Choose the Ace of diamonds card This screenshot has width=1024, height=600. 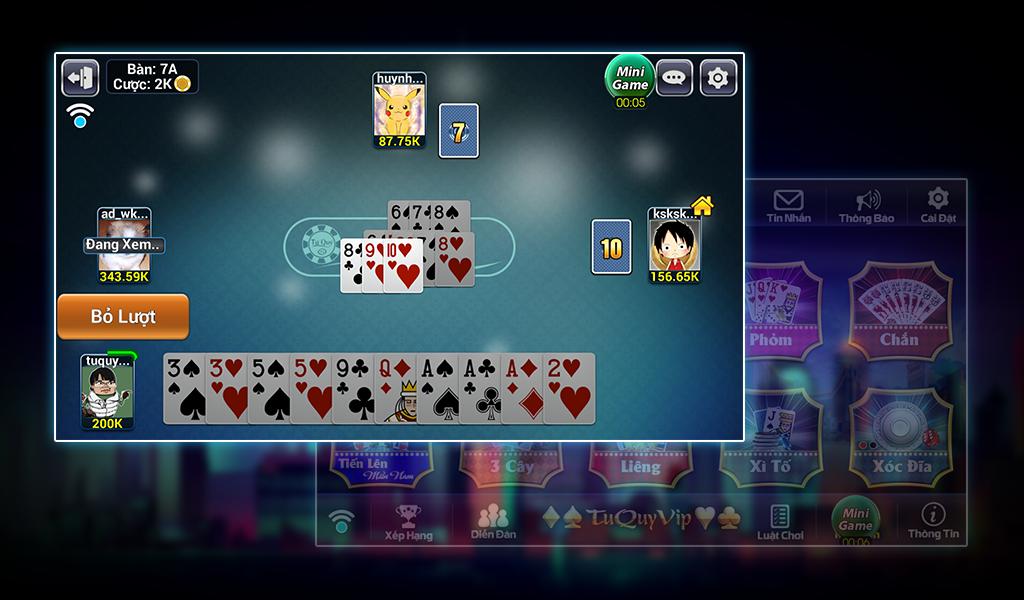click(x=519, y=388)
